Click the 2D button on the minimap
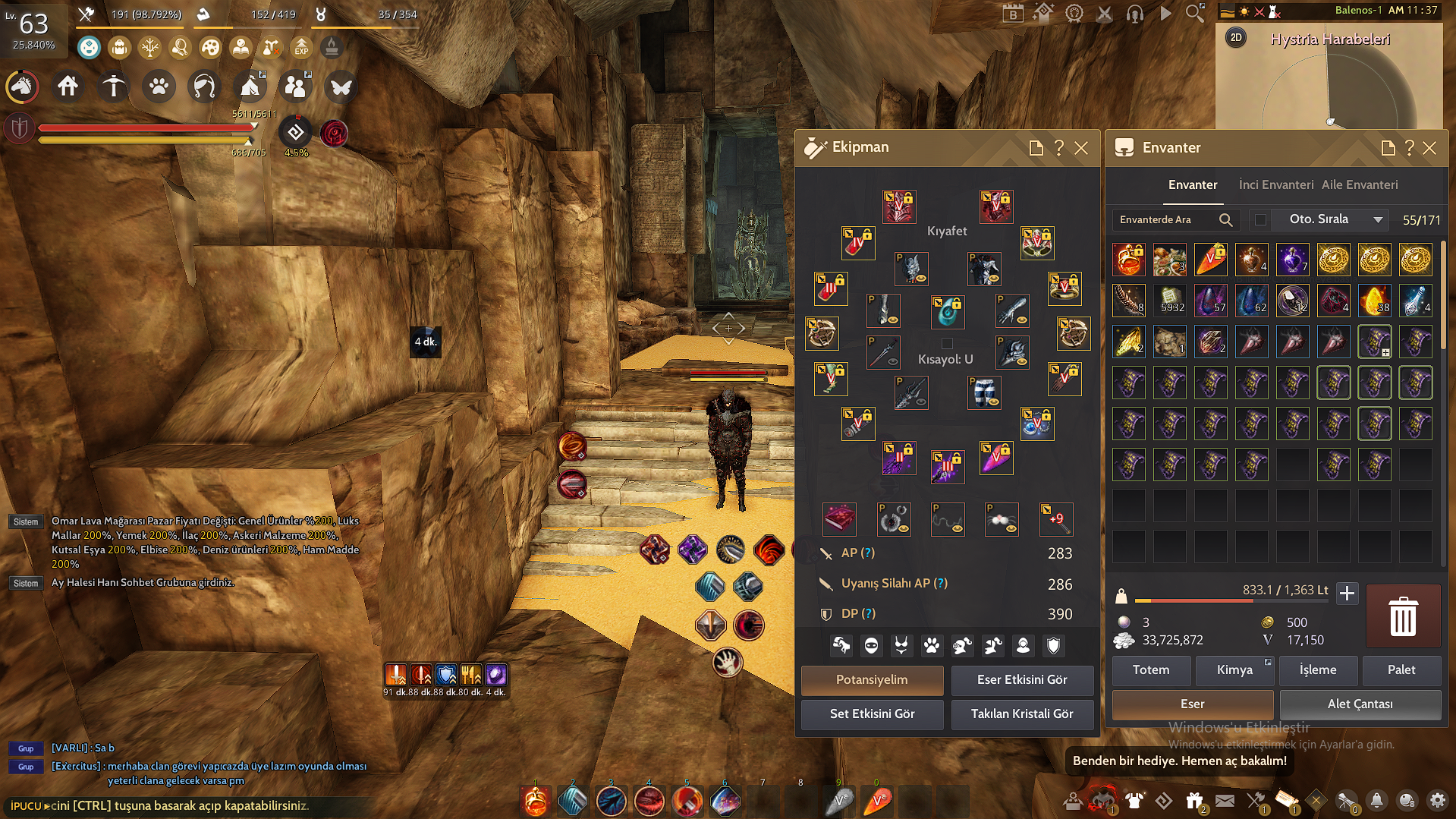 coord(1235,37)
